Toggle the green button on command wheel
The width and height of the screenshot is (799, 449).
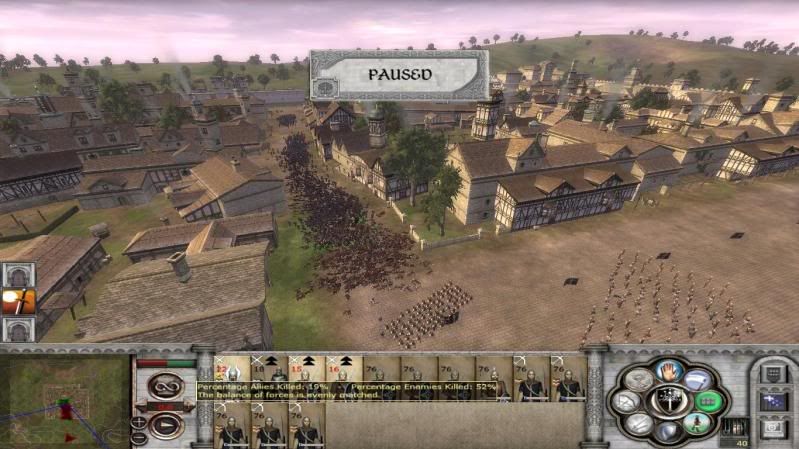(x=707, y=402)
